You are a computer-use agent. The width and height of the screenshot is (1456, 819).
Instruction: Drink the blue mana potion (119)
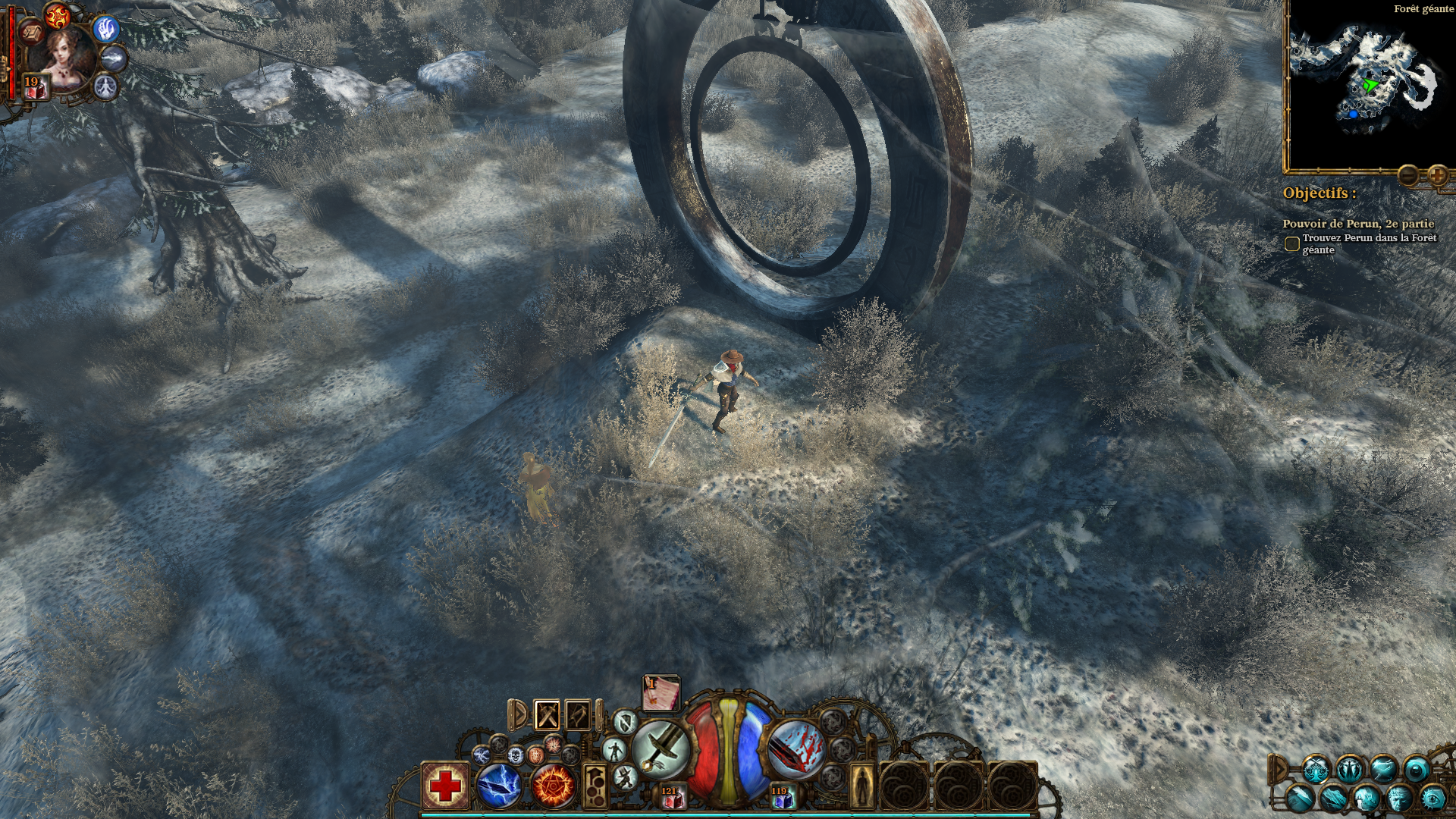pyautogui.click(x=781, y=797)
